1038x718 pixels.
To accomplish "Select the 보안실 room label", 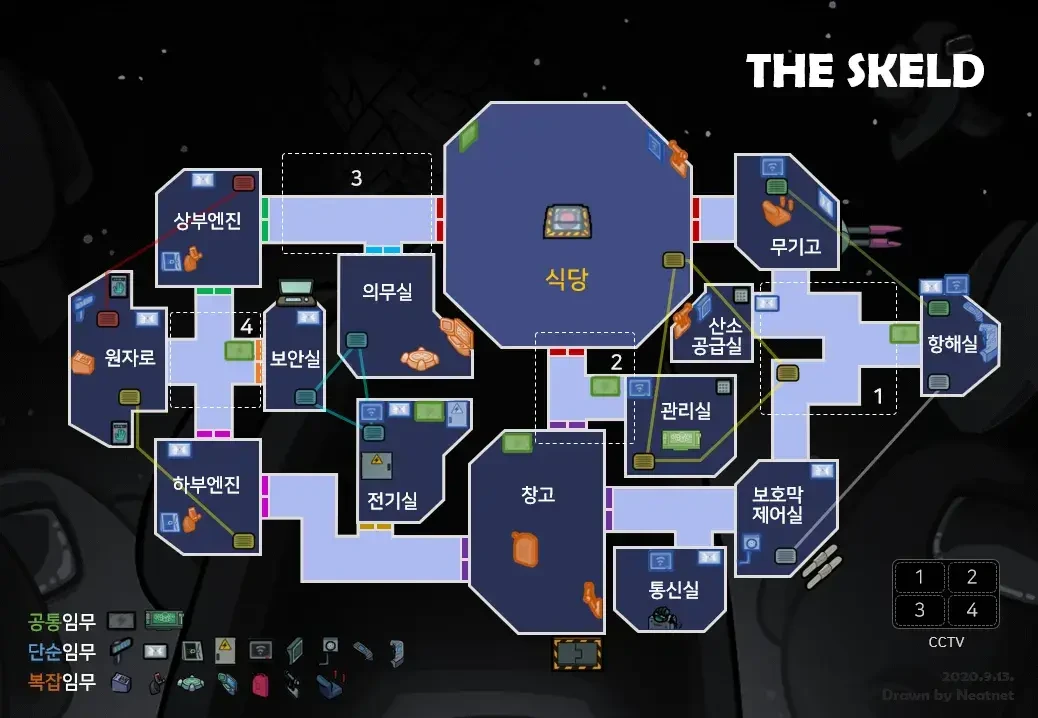I will pos(295,358).
